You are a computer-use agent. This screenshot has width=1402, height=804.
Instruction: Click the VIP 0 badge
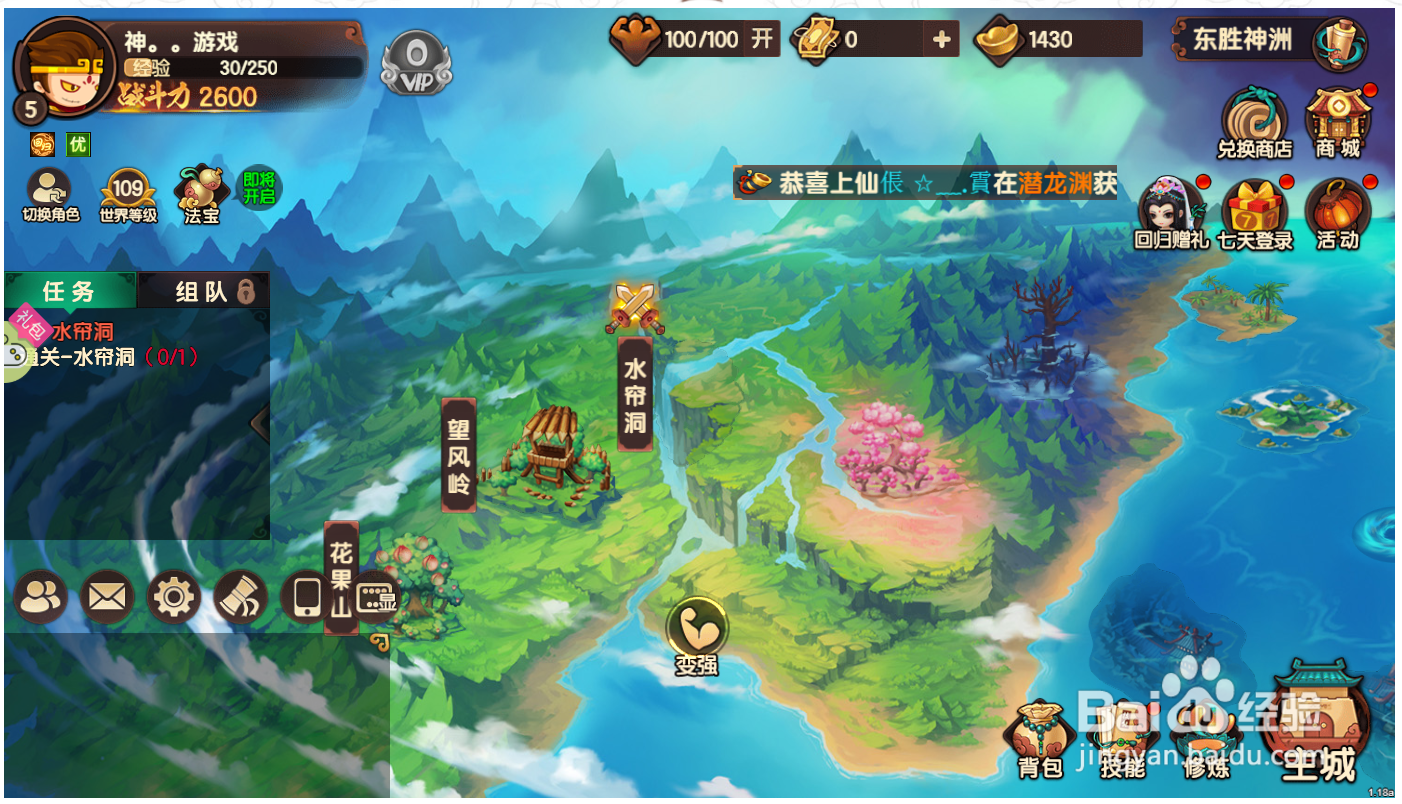419,63
